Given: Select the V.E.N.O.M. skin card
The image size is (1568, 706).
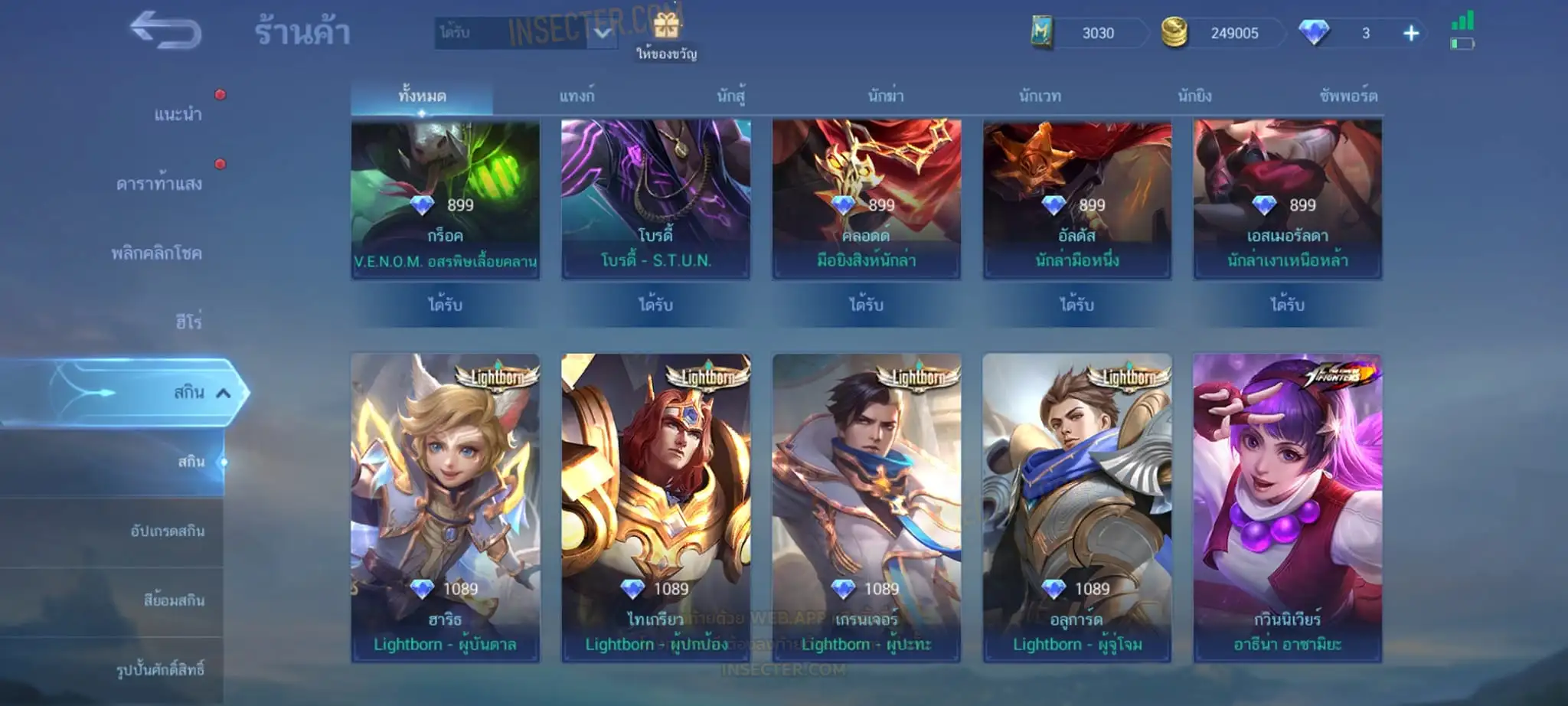Looking at the screenshot, I should click(445, 199).
